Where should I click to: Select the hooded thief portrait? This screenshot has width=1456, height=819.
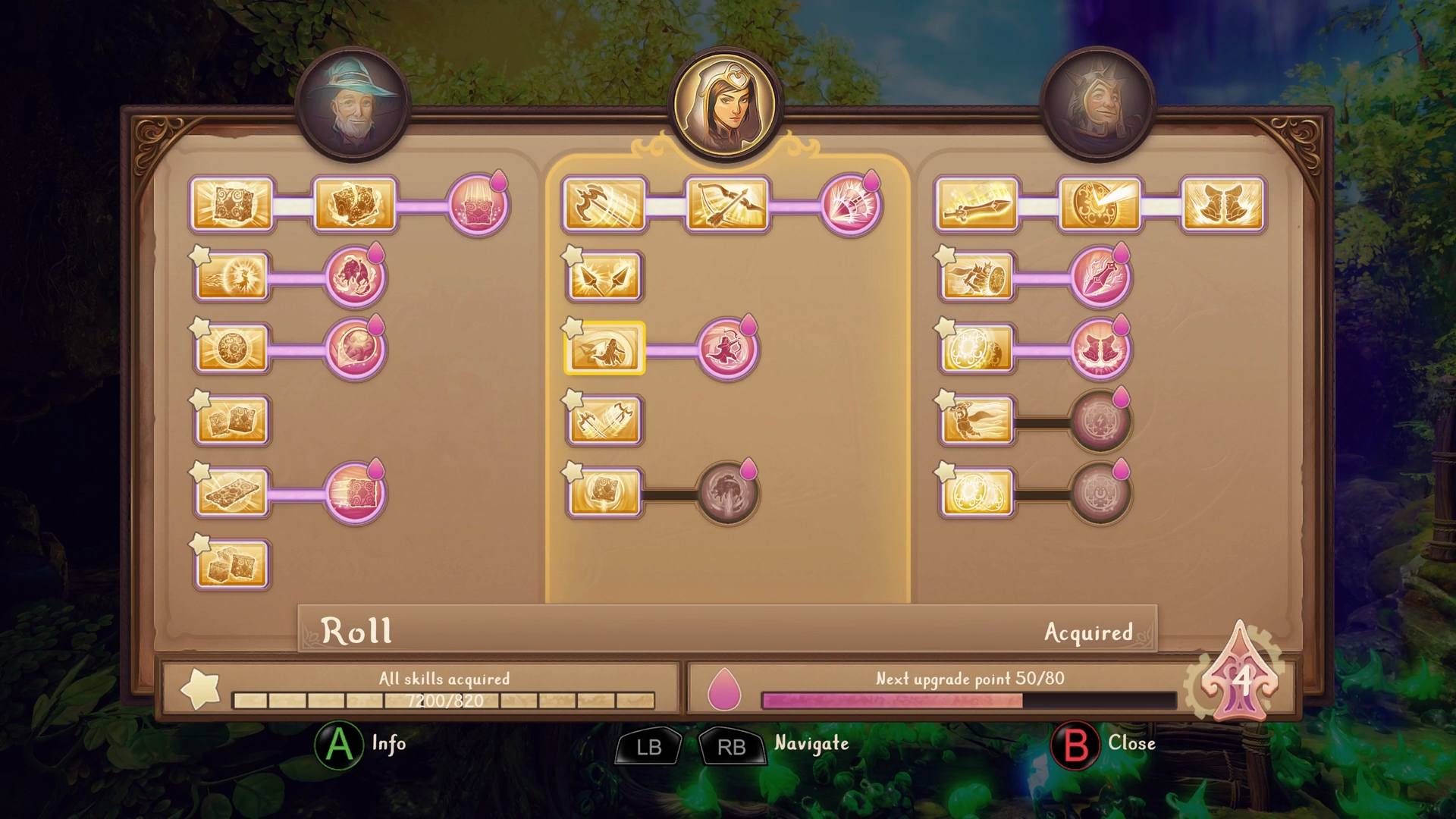point(726,105)
